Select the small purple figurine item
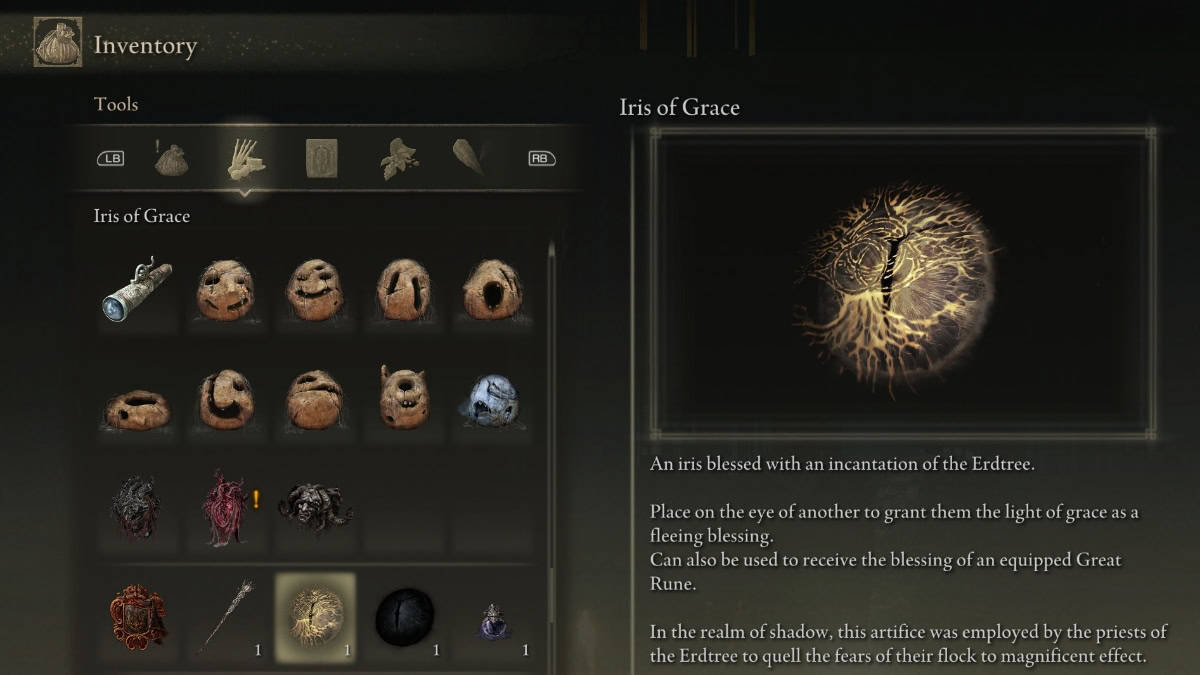 click(x=492, y=622)
